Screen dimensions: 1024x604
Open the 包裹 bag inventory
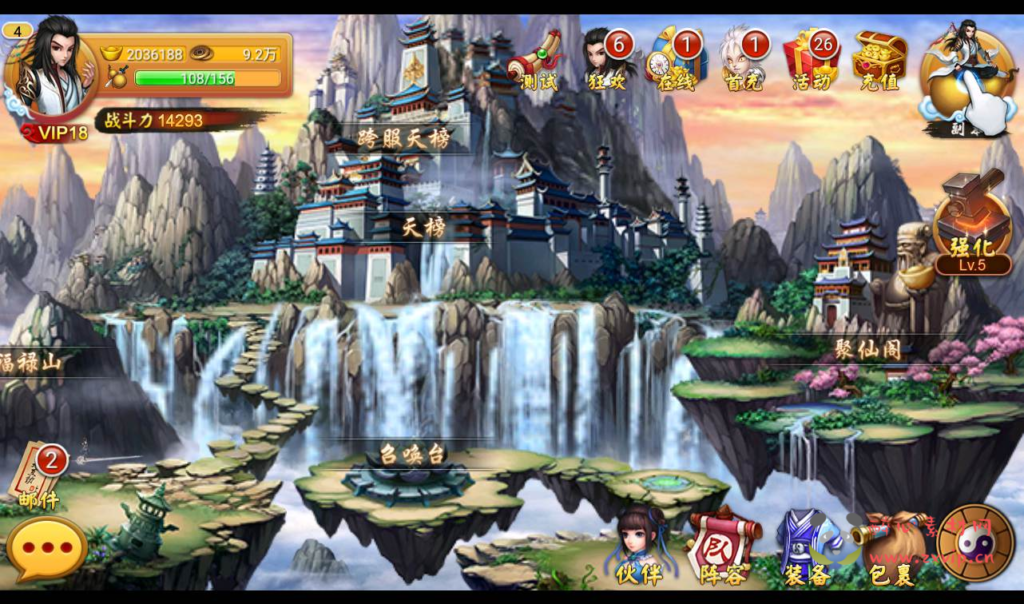click(x=889, y=550)
